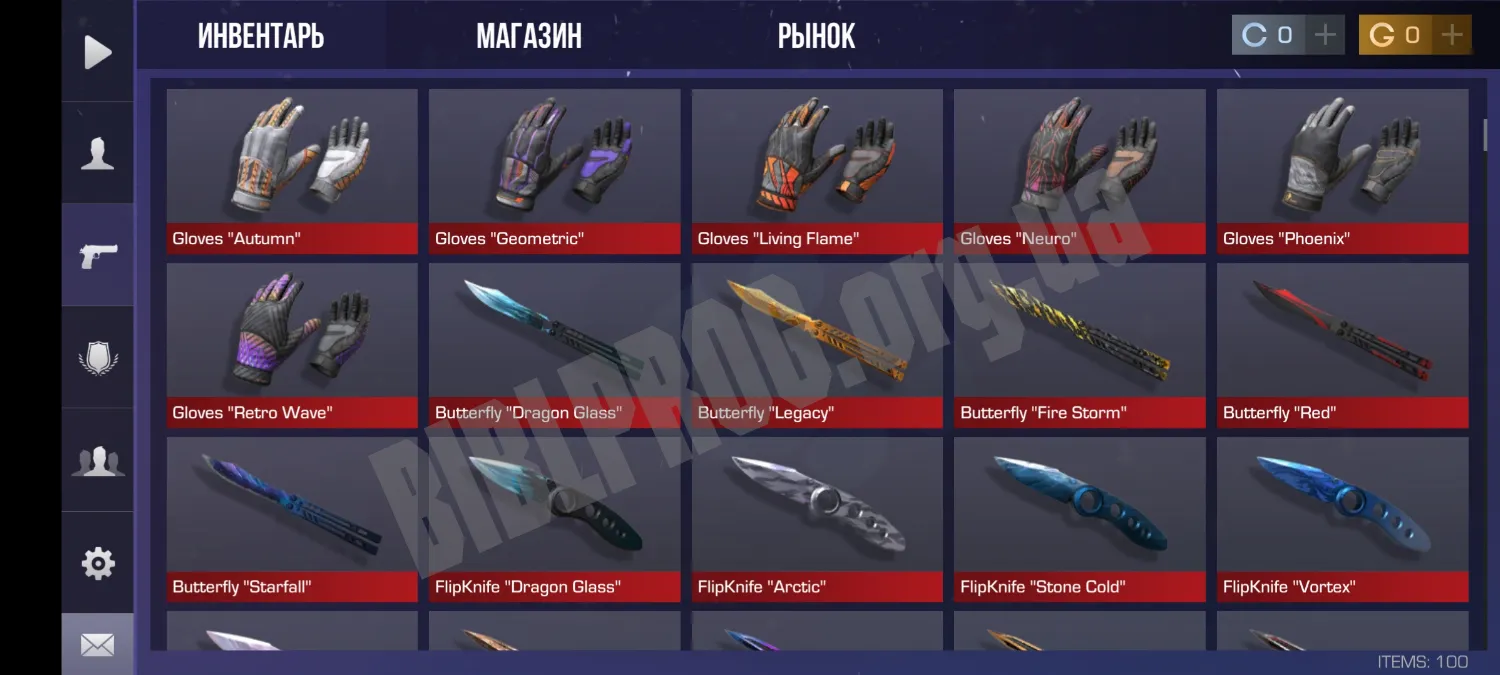The height and width of the screenshot is (675, 1500).
Task: Go to the Рынок tab
Action: click(x=816, y=36)
